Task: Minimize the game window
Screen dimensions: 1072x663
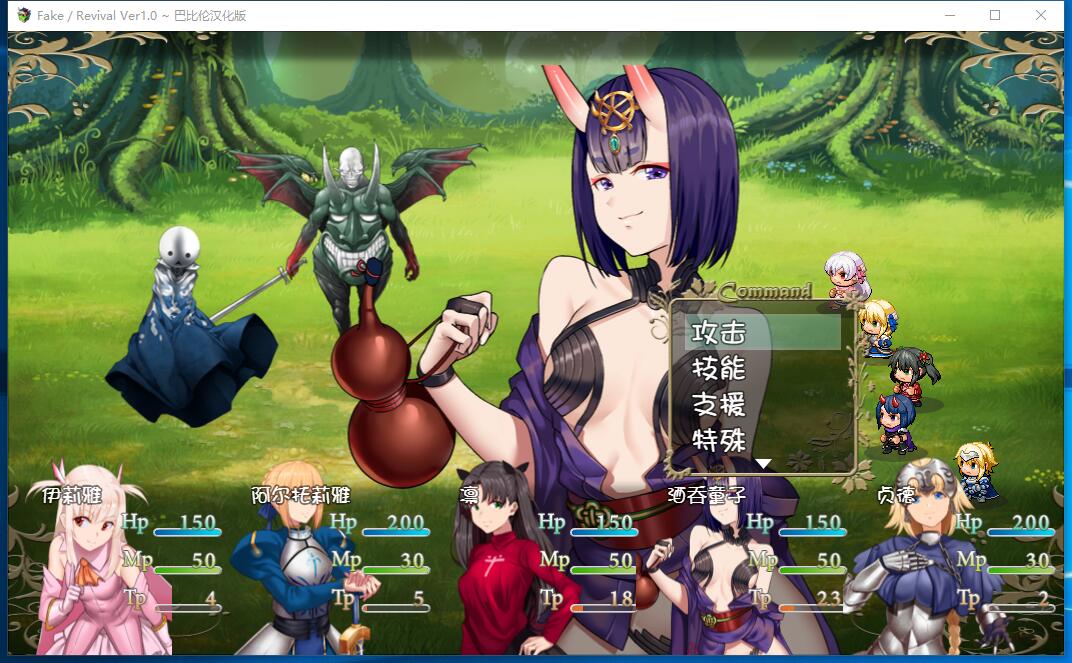Action: click(x=949, y=15)
